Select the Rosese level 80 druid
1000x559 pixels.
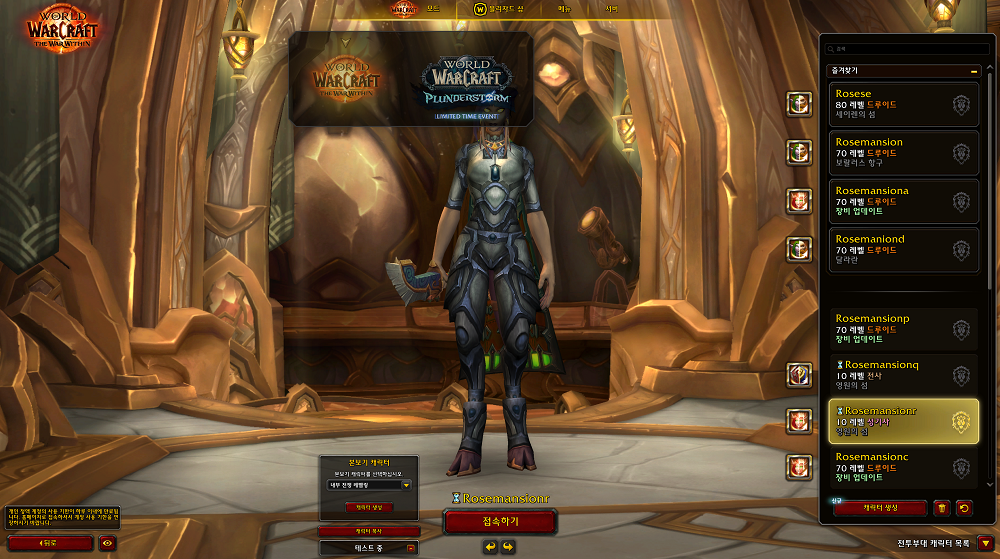click(x=904, y=104)
